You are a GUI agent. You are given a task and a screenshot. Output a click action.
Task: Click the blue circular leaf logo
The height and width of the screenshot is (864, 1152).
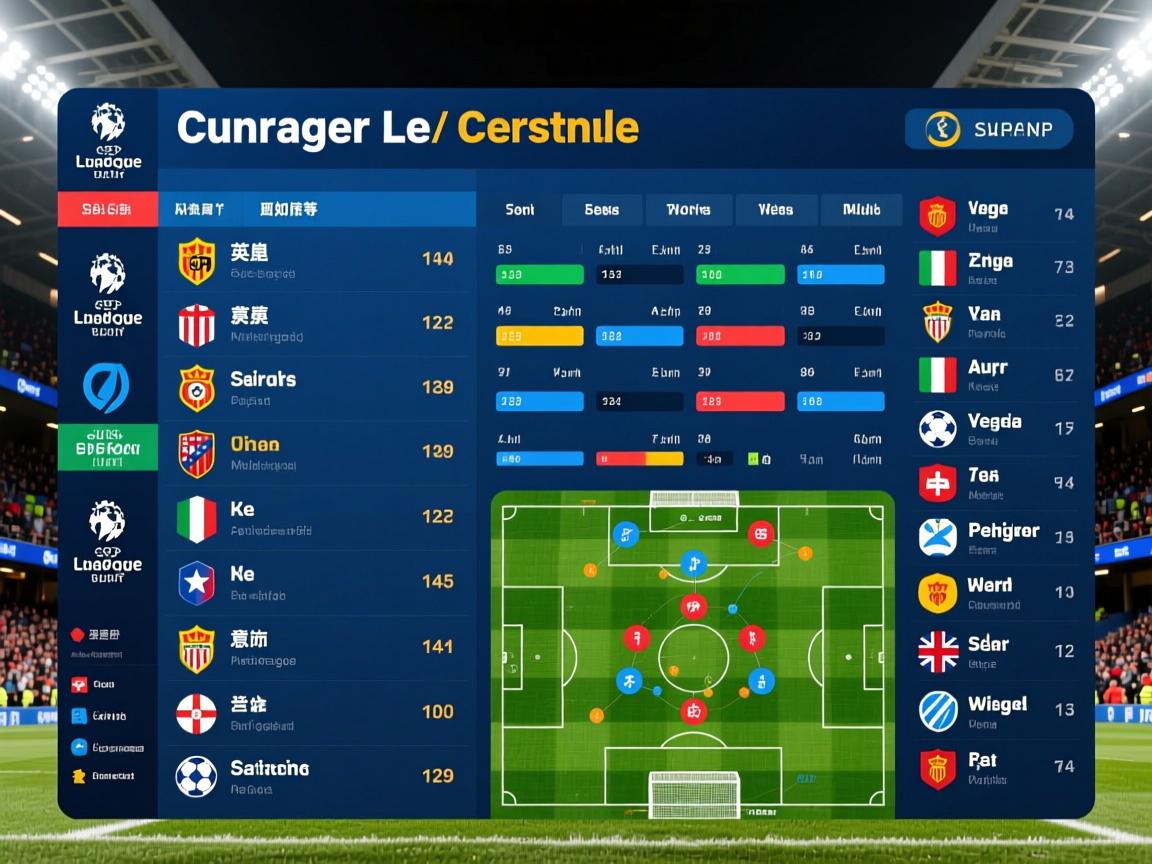[x=106, y=388]
